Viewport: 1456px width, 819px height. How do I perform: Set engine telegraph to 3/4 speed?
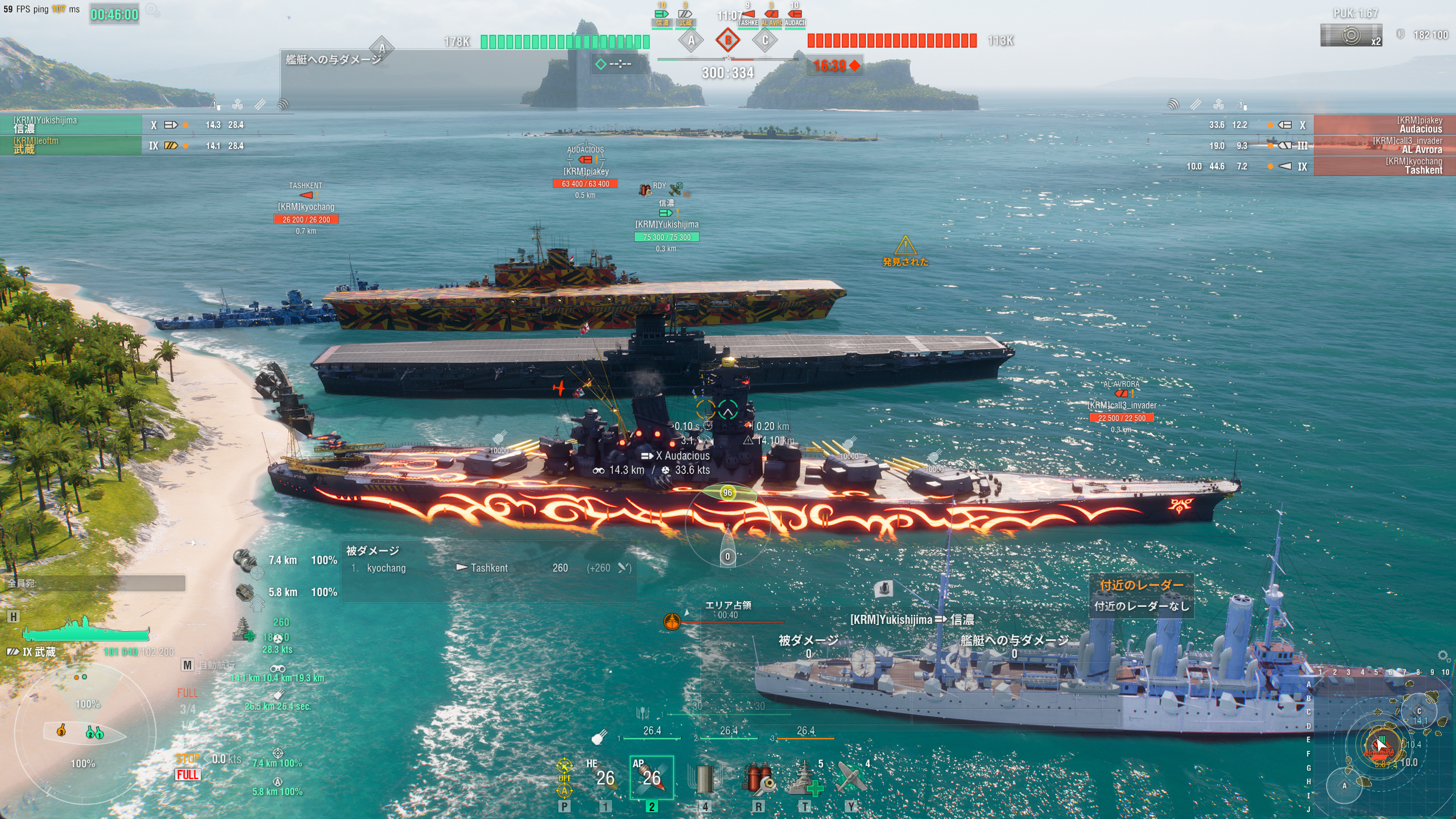tap(188, 709)
